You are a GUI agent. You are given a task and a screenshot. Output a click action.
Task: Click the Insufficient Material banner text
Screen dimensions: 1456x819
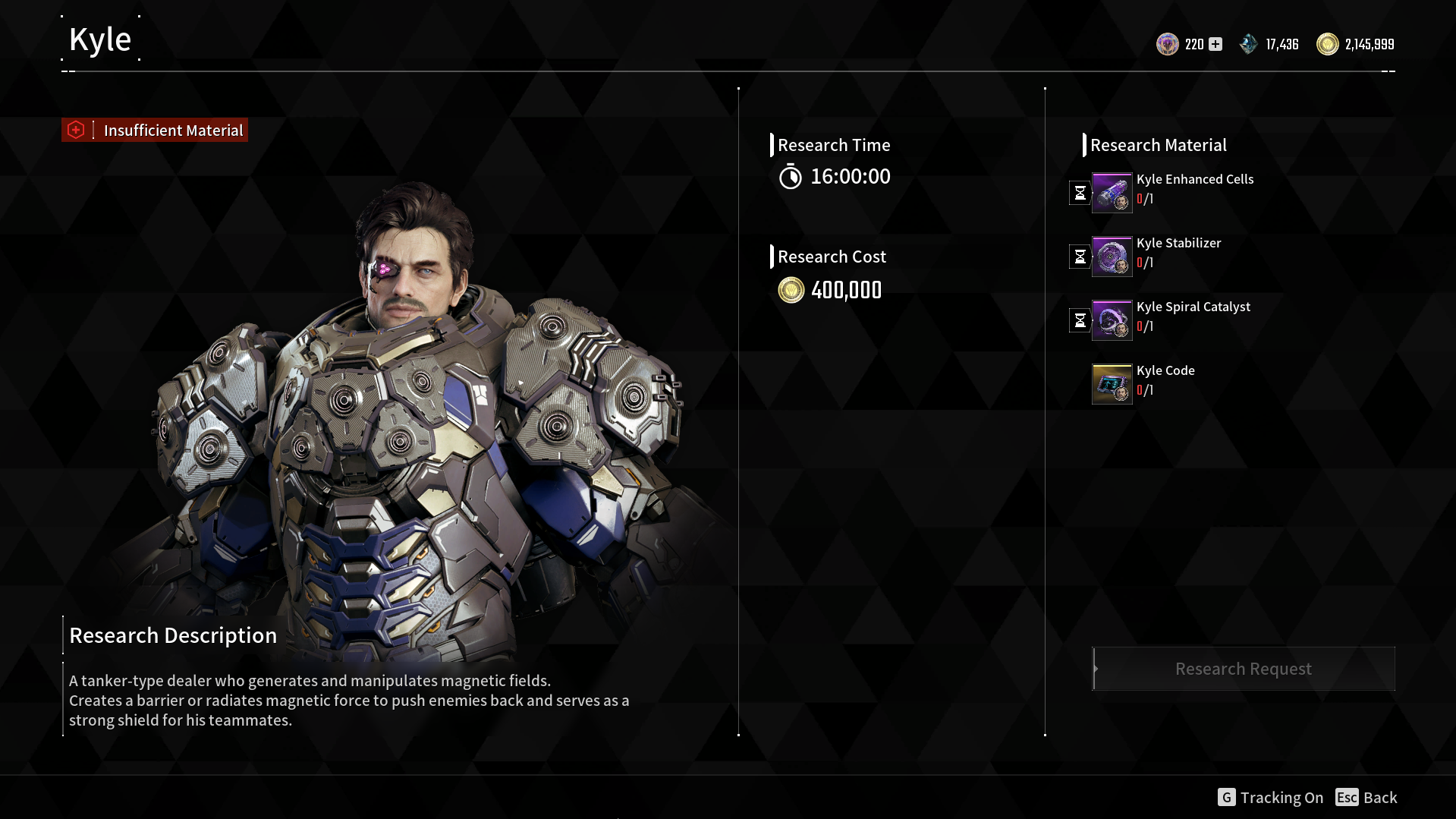(173, 130)
